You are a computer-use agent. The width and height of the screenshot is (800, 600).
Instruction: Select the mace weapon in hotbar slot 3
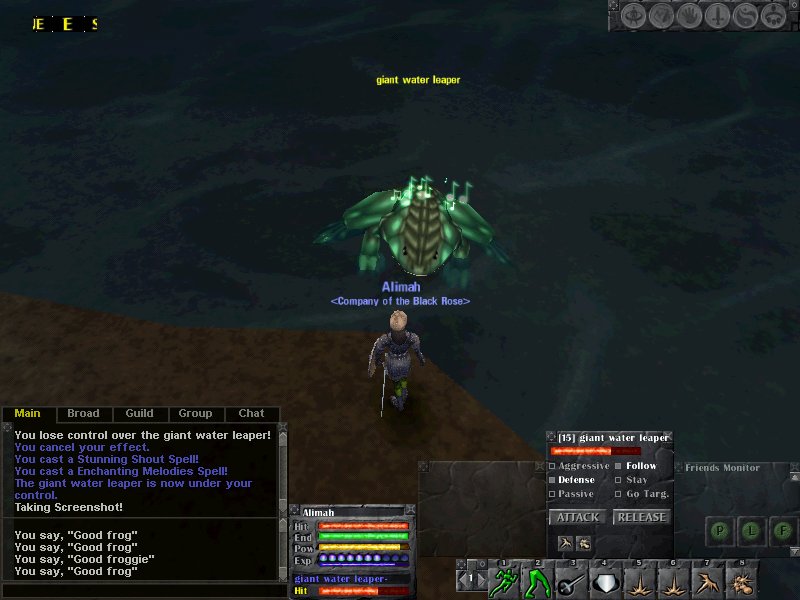[x=572, y=580]
